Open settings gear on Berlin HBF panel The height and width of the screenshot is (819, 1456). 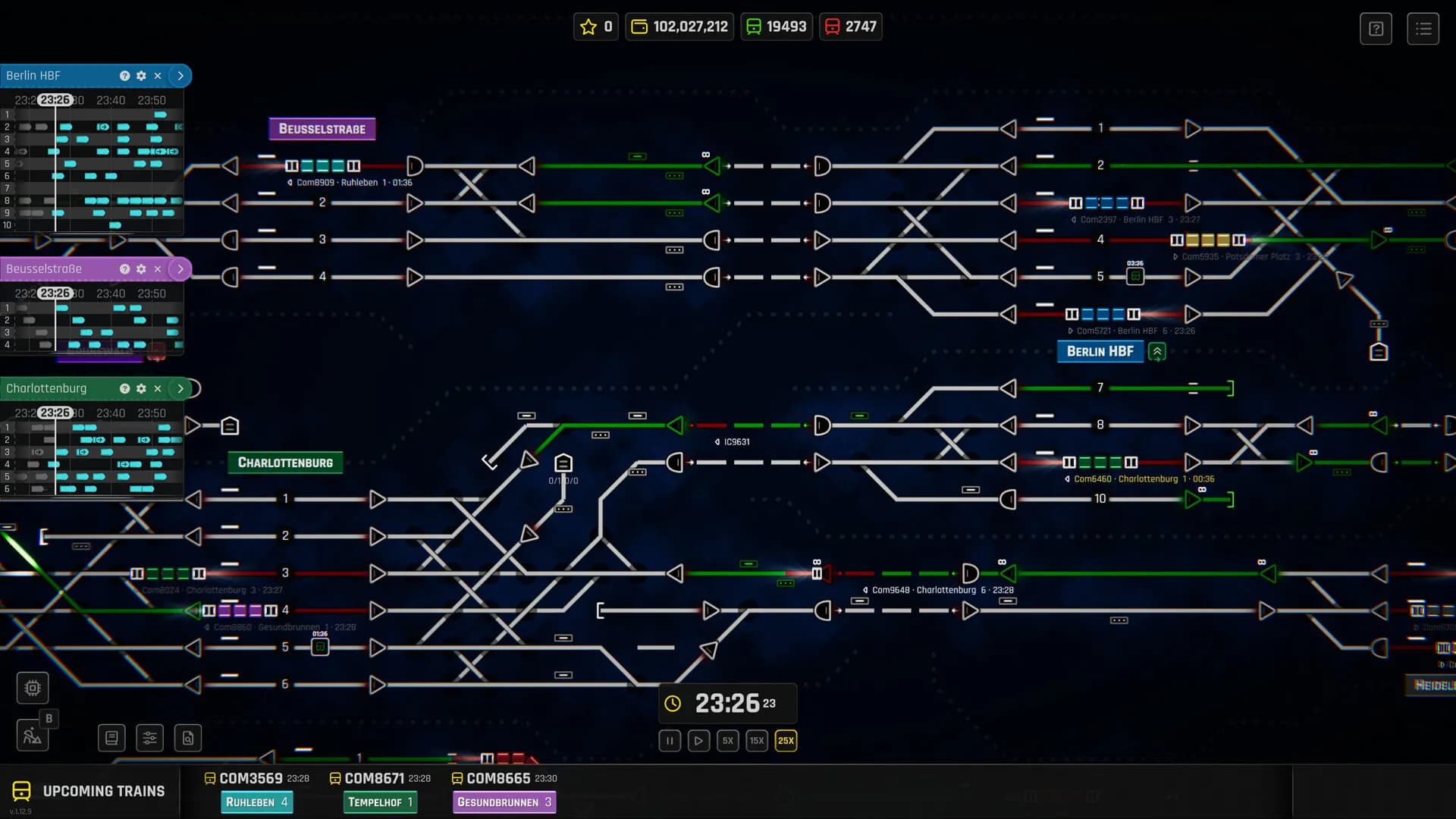pos(141,76)
